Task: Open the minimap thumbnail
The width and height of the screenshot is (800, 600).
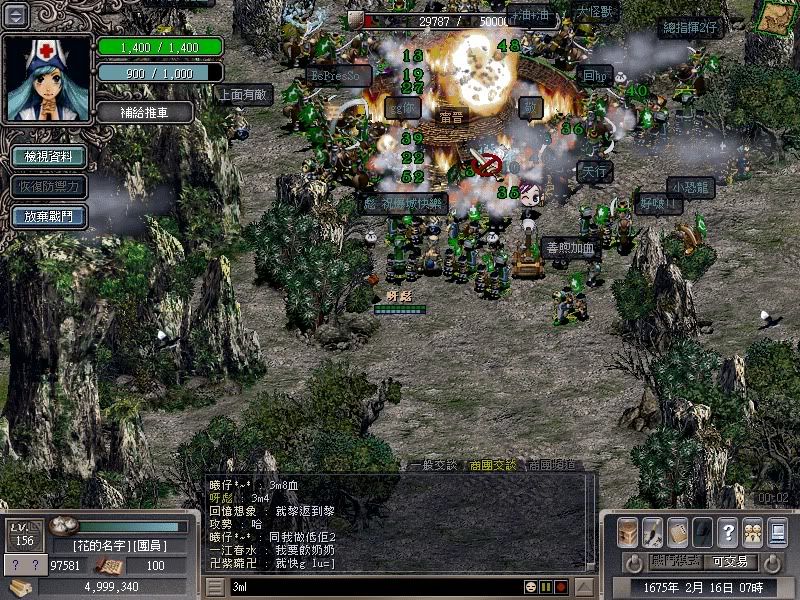Action: click(x=771, y=18)
